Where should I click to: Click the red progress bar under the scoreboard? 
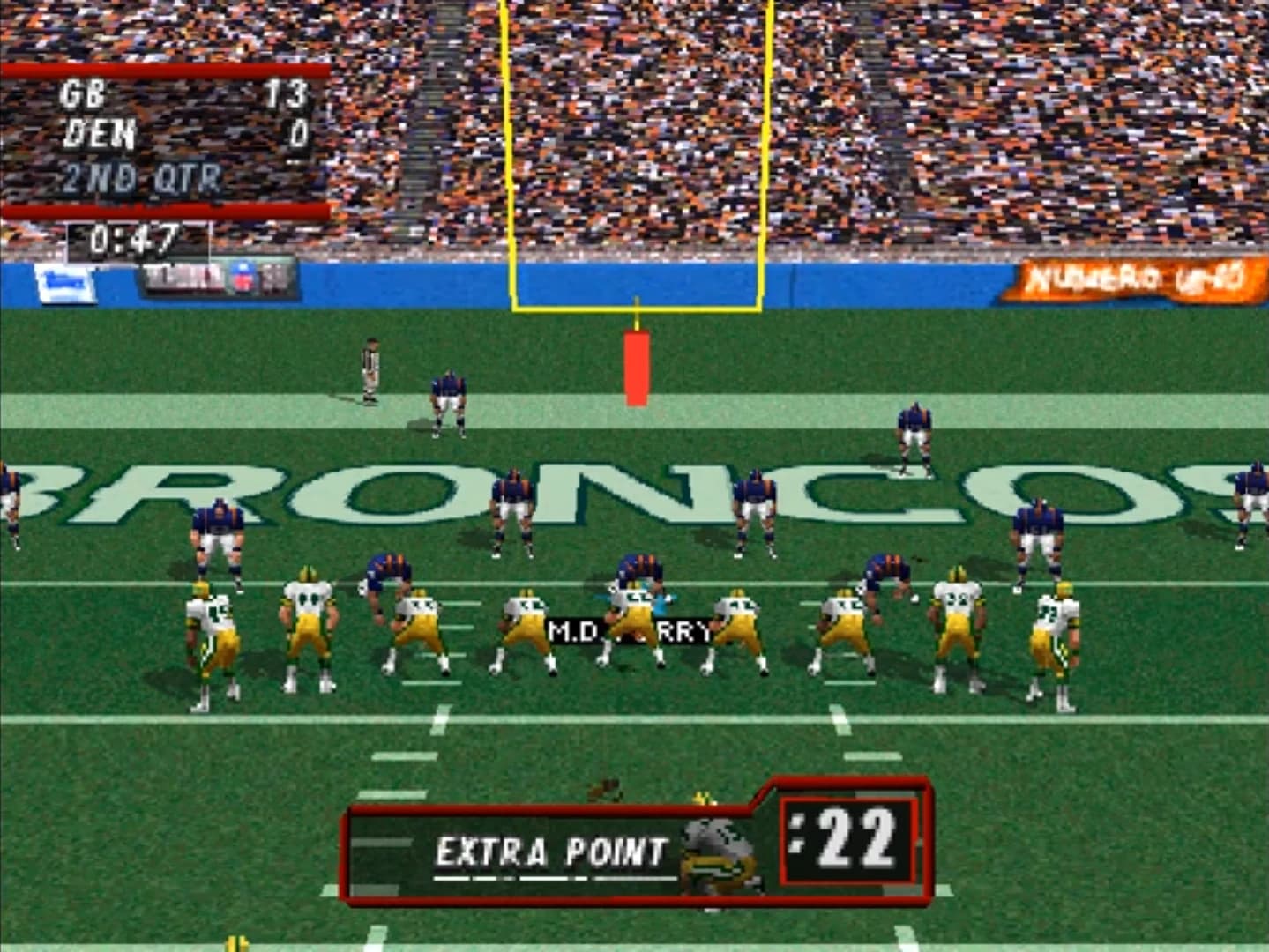pos(163,207)
